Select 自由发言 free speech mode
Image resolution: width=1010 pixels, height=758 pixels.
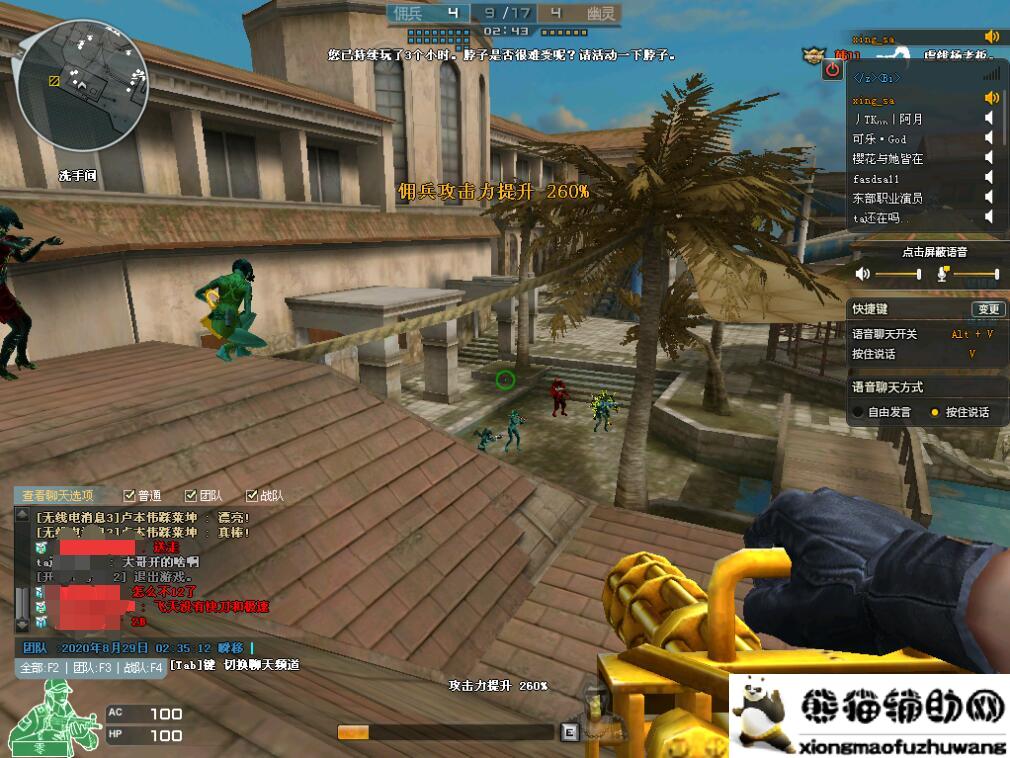(x=858, y=412)
